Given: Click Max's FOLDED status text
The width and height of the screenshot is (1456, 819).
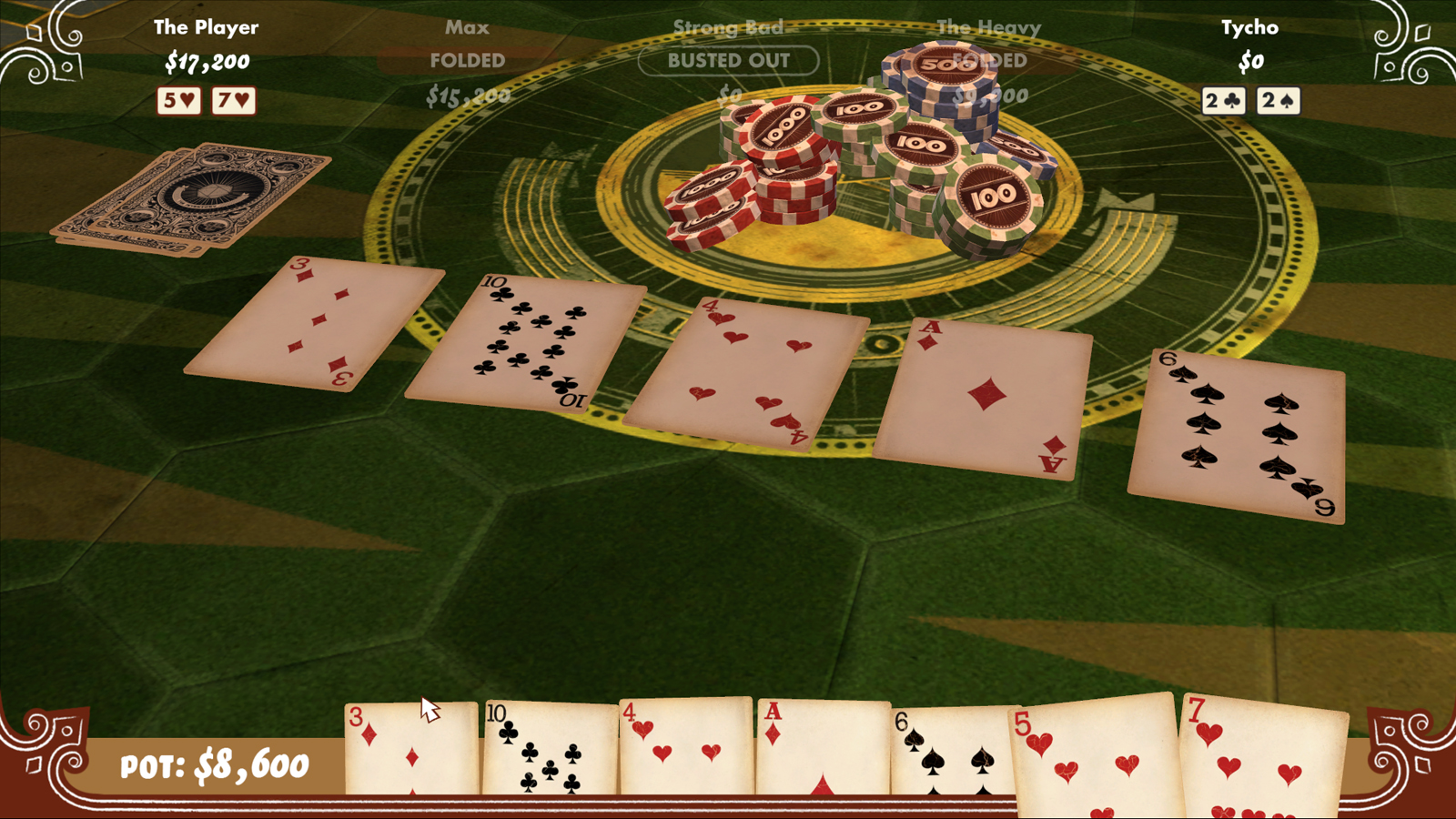Looking at the screenshot, I should pos(467,61).
